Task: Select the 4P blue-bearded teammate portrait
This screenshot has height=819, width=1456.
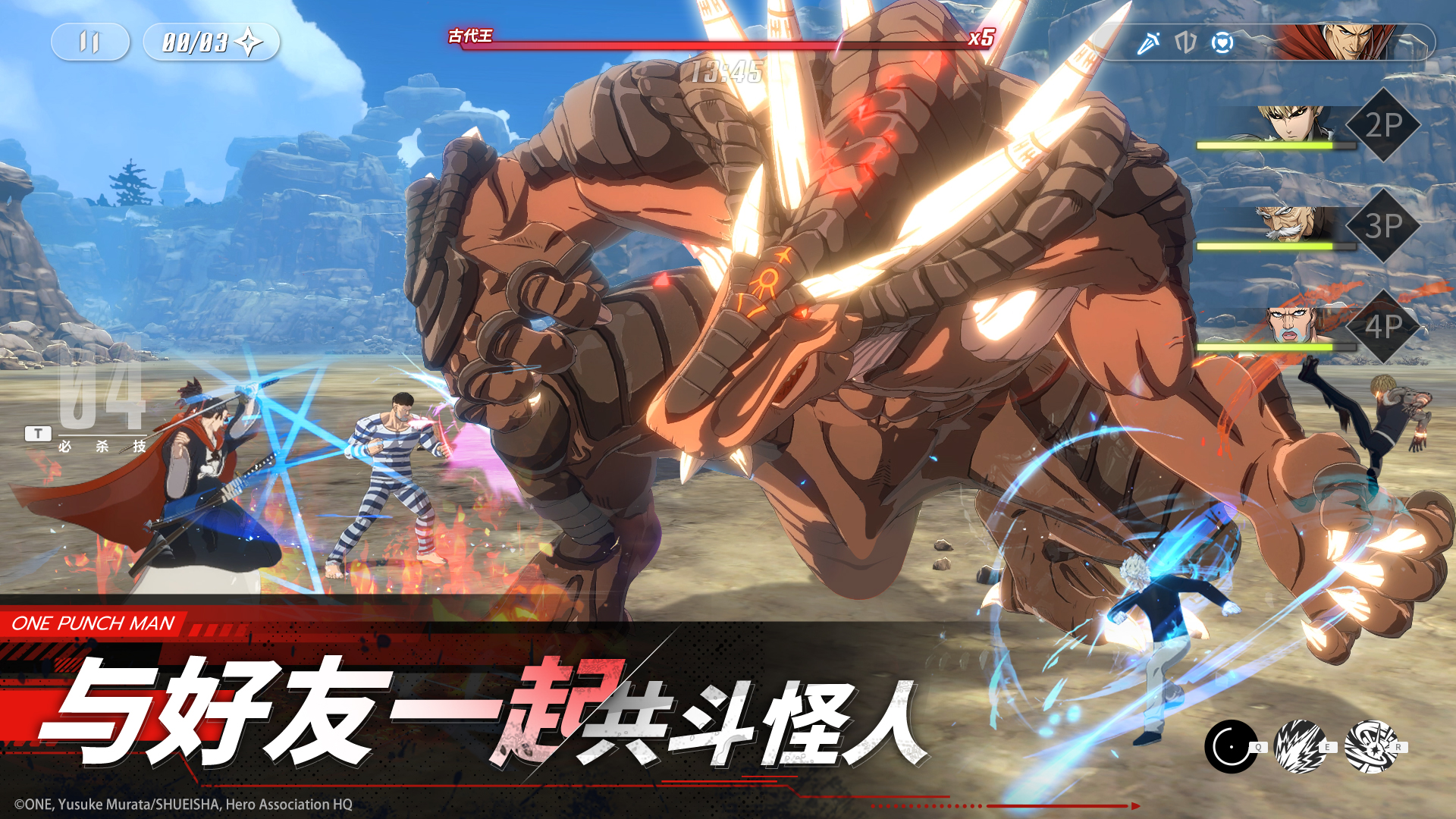Action: tap(1292, 325)
